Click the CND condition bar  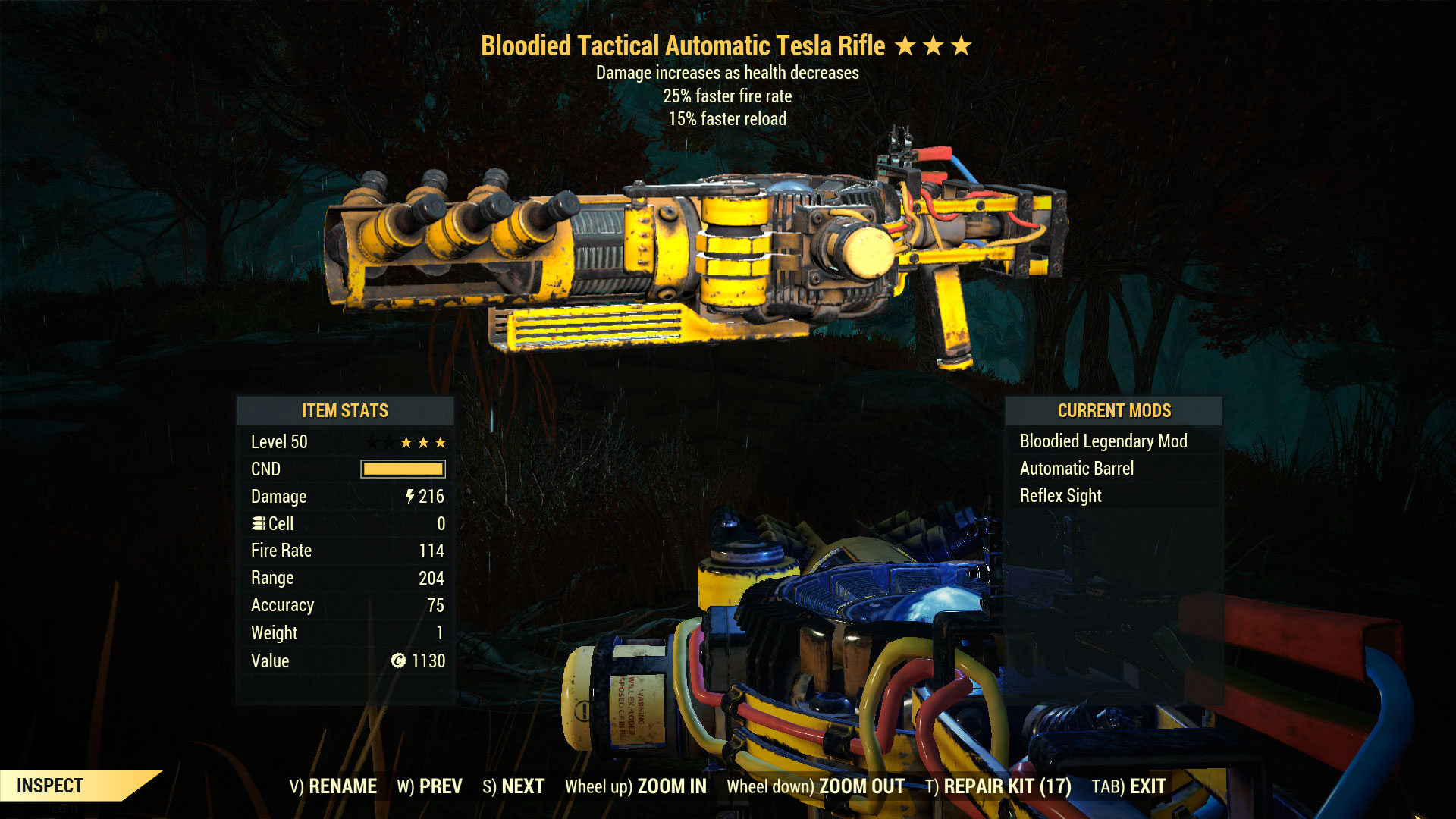point(403,469)
